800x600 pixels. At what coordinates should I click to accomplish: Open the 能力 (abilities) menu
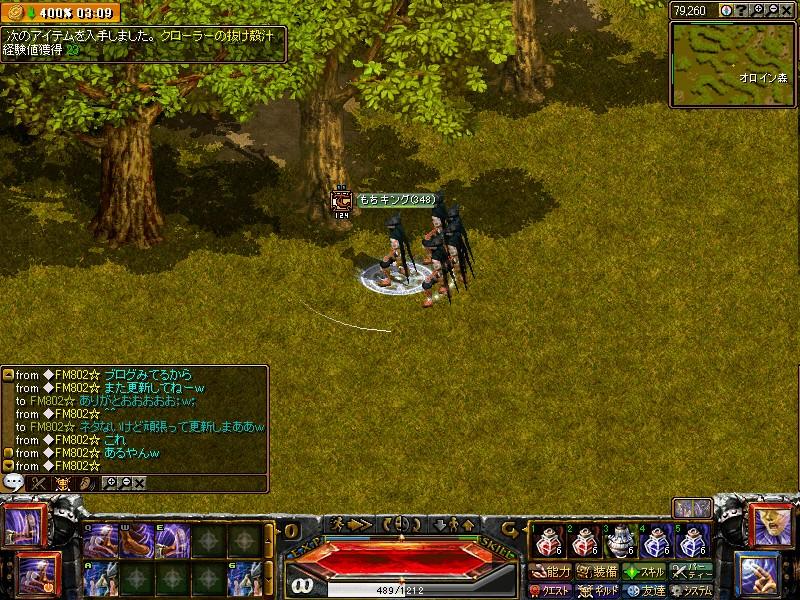pos(551,573)
